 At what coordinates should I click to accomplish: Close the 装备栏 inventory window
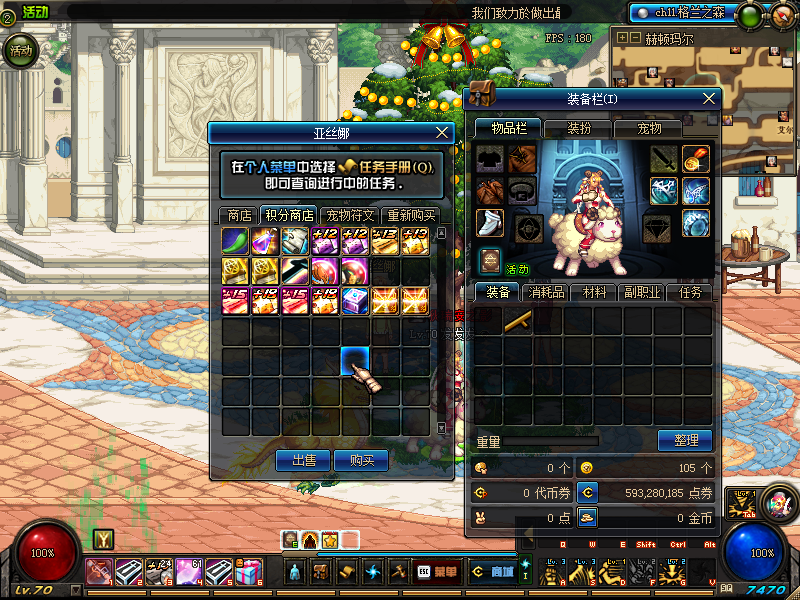[709, 99]
